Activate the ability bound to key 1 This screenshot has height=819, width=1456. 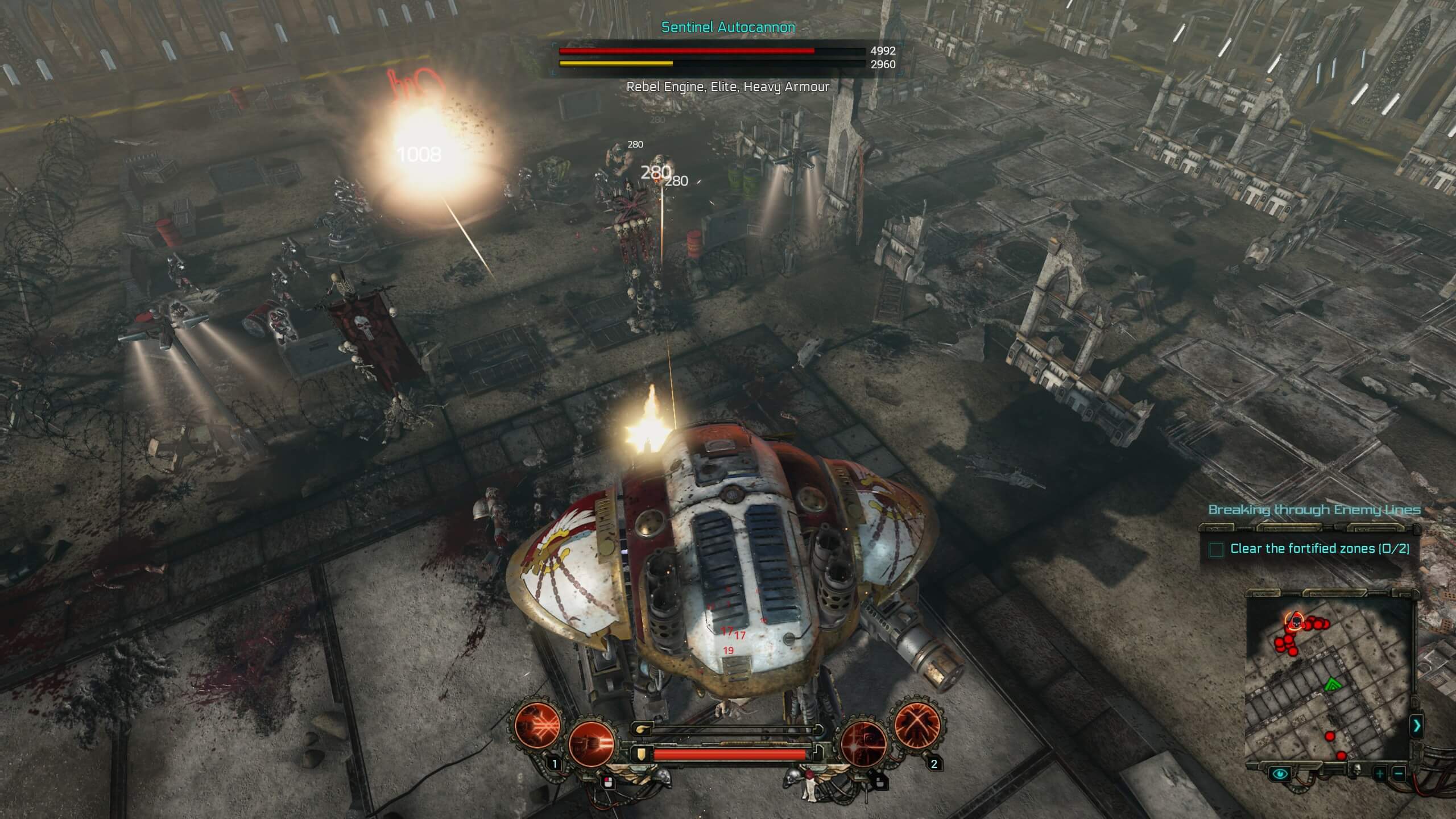[x=537, y=726]
